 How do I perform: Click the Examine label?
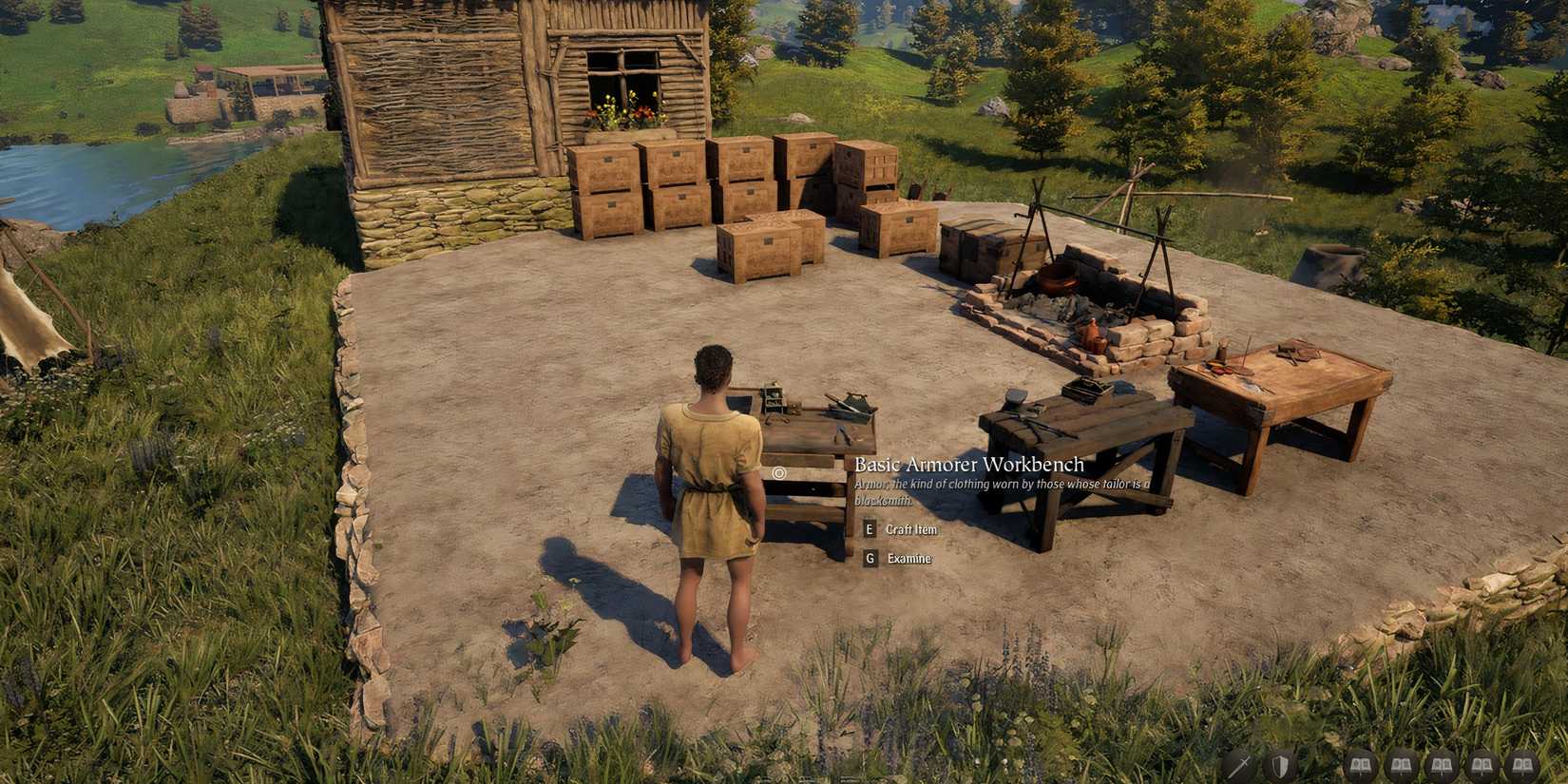[908, 559]
